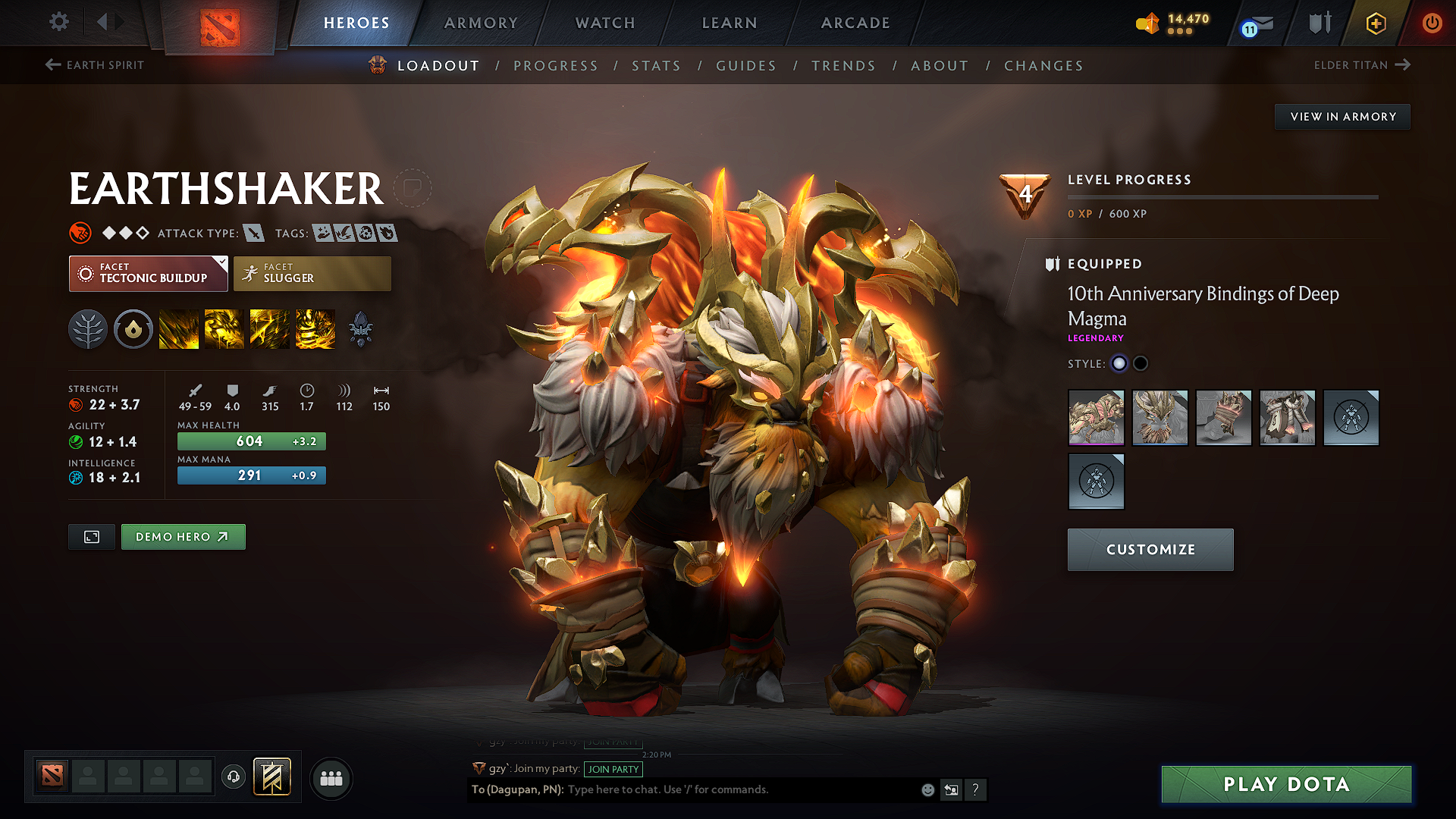Select the talent tree icon
Viewport: 1456px width, 819px height.
[x=88, y=328]
